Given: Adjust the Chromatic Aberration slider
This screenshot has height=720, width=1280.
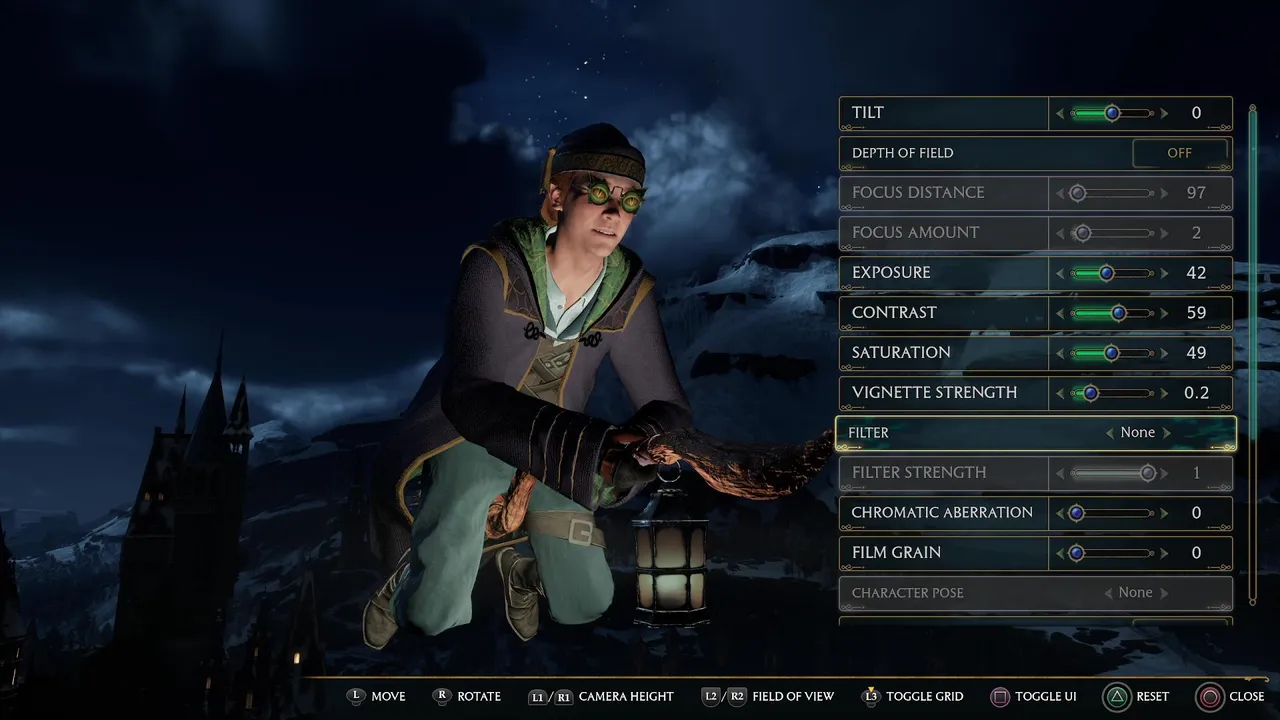Looking at the screenshot, I should [x=1077, y=513].
